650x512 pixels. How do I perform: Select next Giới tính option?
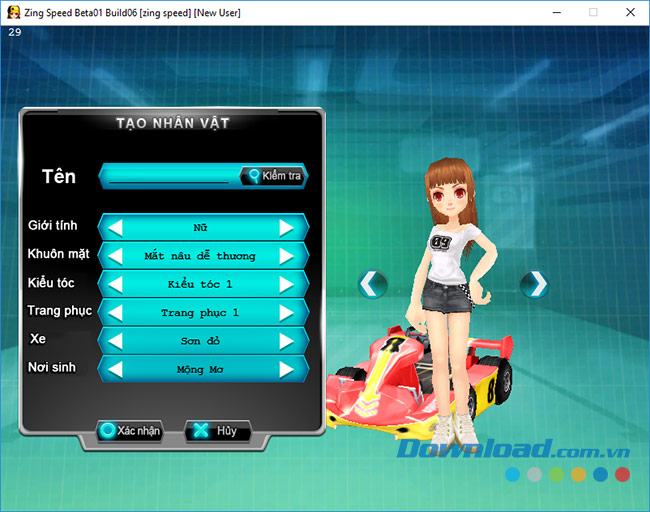(x=287, y=227)
